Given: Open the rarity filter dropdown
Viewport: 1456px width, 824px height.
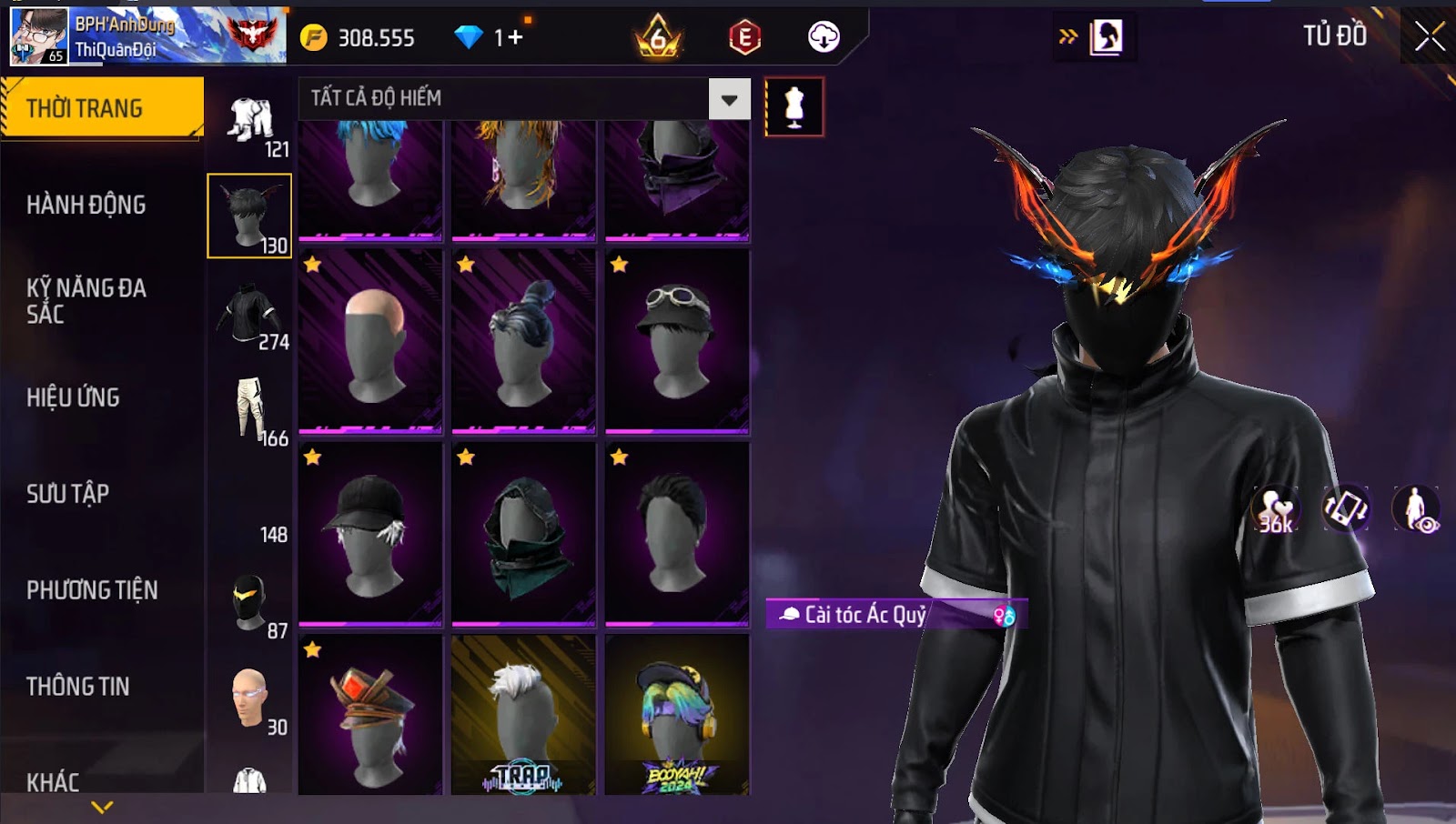Looking at the screenshot, I should click(x=729, y=99).
